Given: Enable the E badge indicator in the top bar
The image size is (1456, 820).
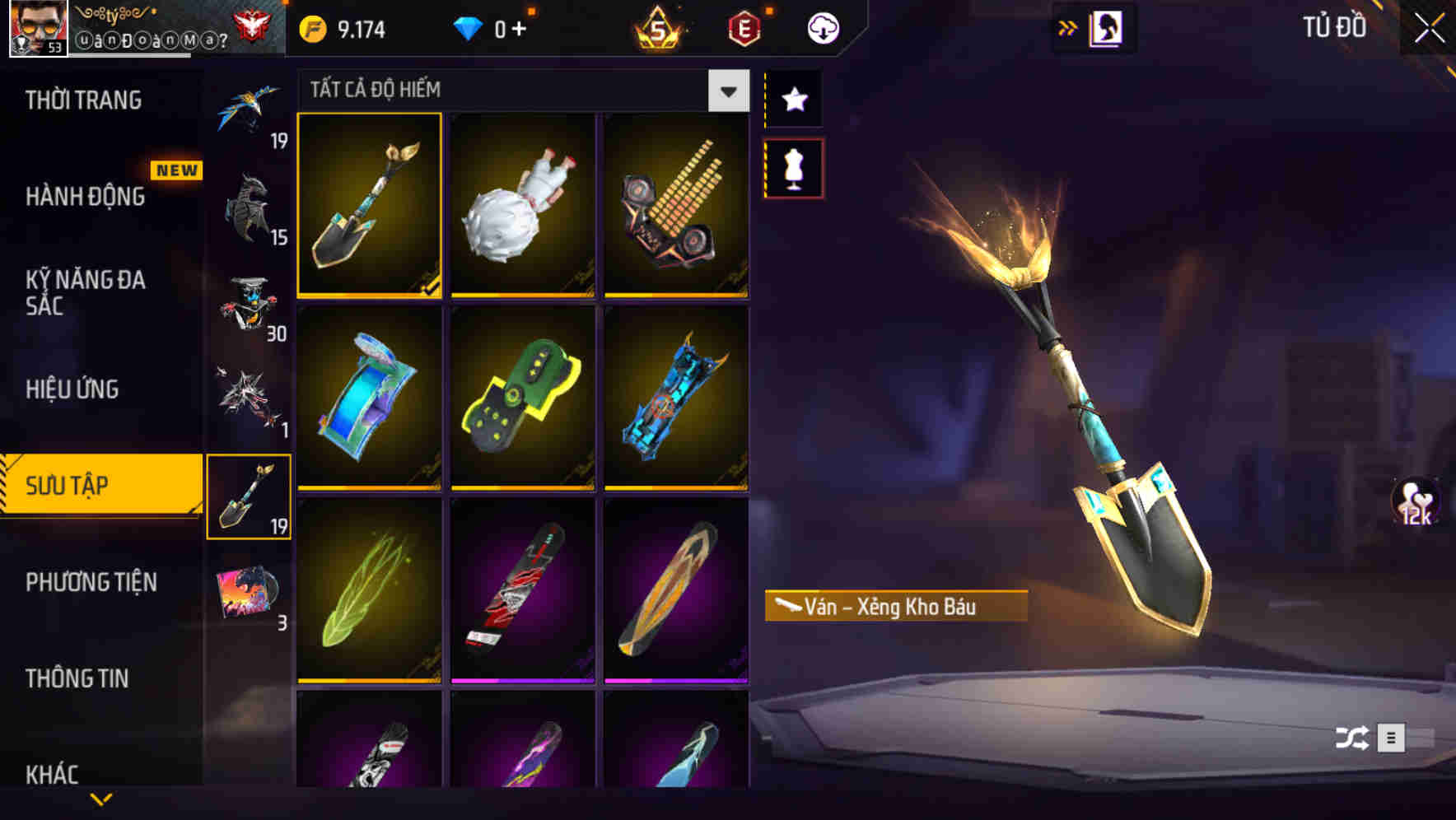Looking at the screenshot, I should pyautogui.click(x=744, y=26).
